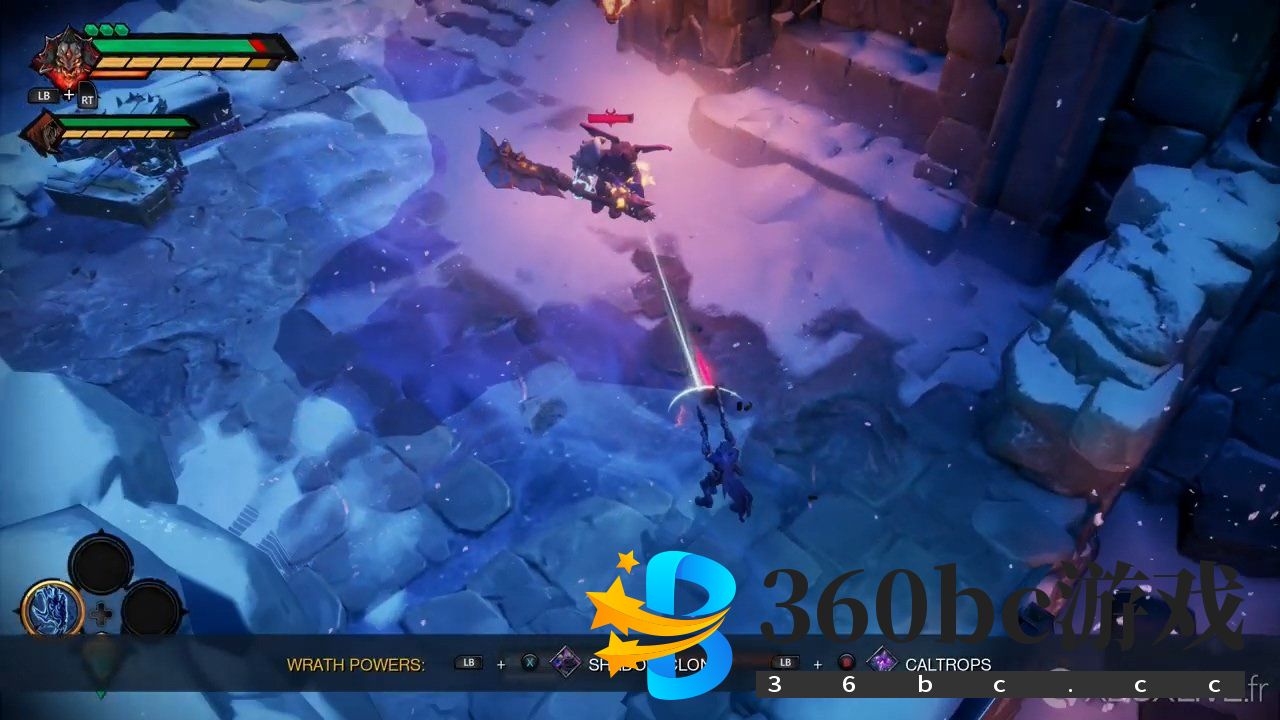
Task: Toggle the first green soul gem
Action: (x=92, y=29)
